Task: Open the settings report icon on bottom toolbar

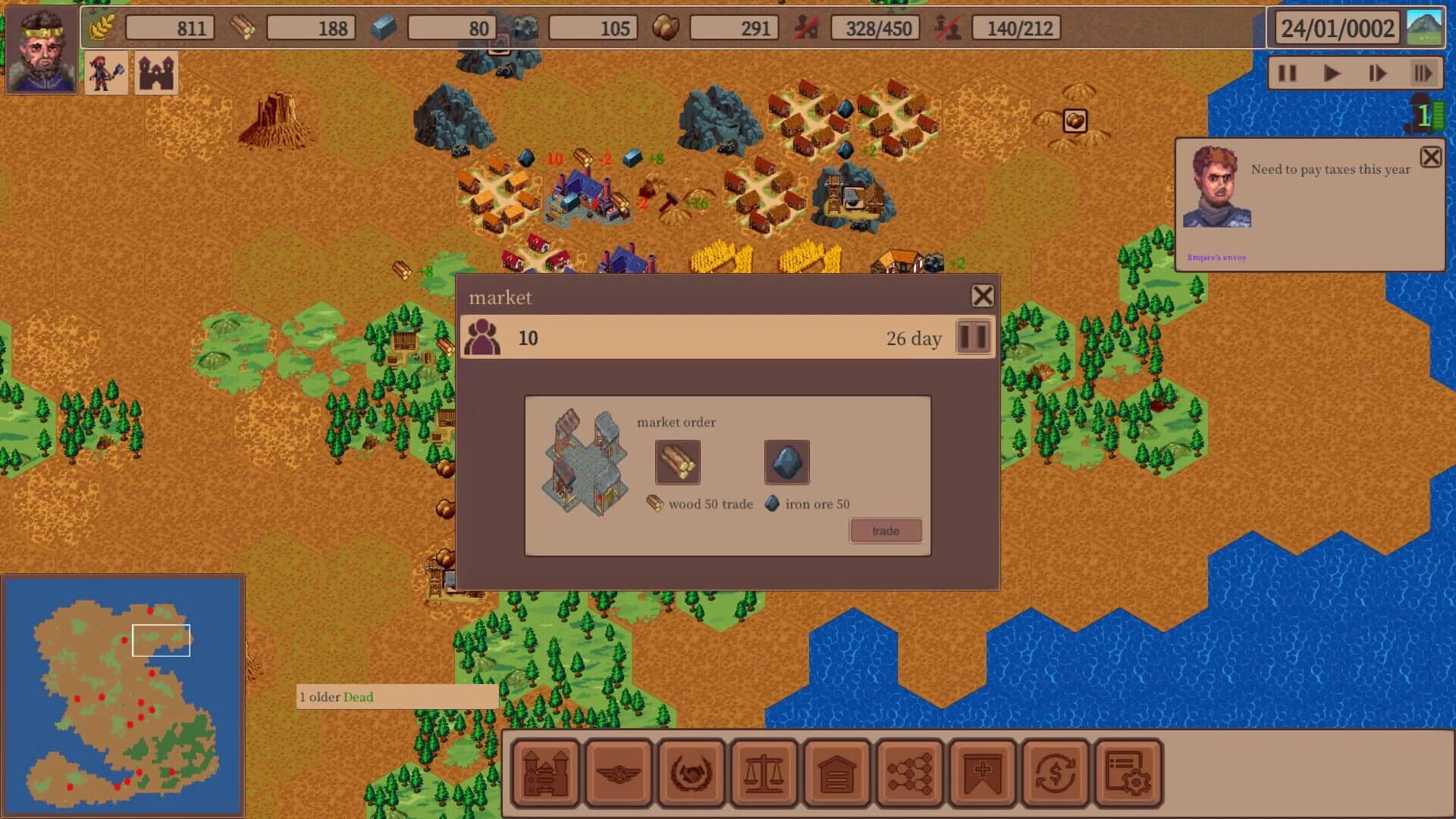Action: point(1125,770)
